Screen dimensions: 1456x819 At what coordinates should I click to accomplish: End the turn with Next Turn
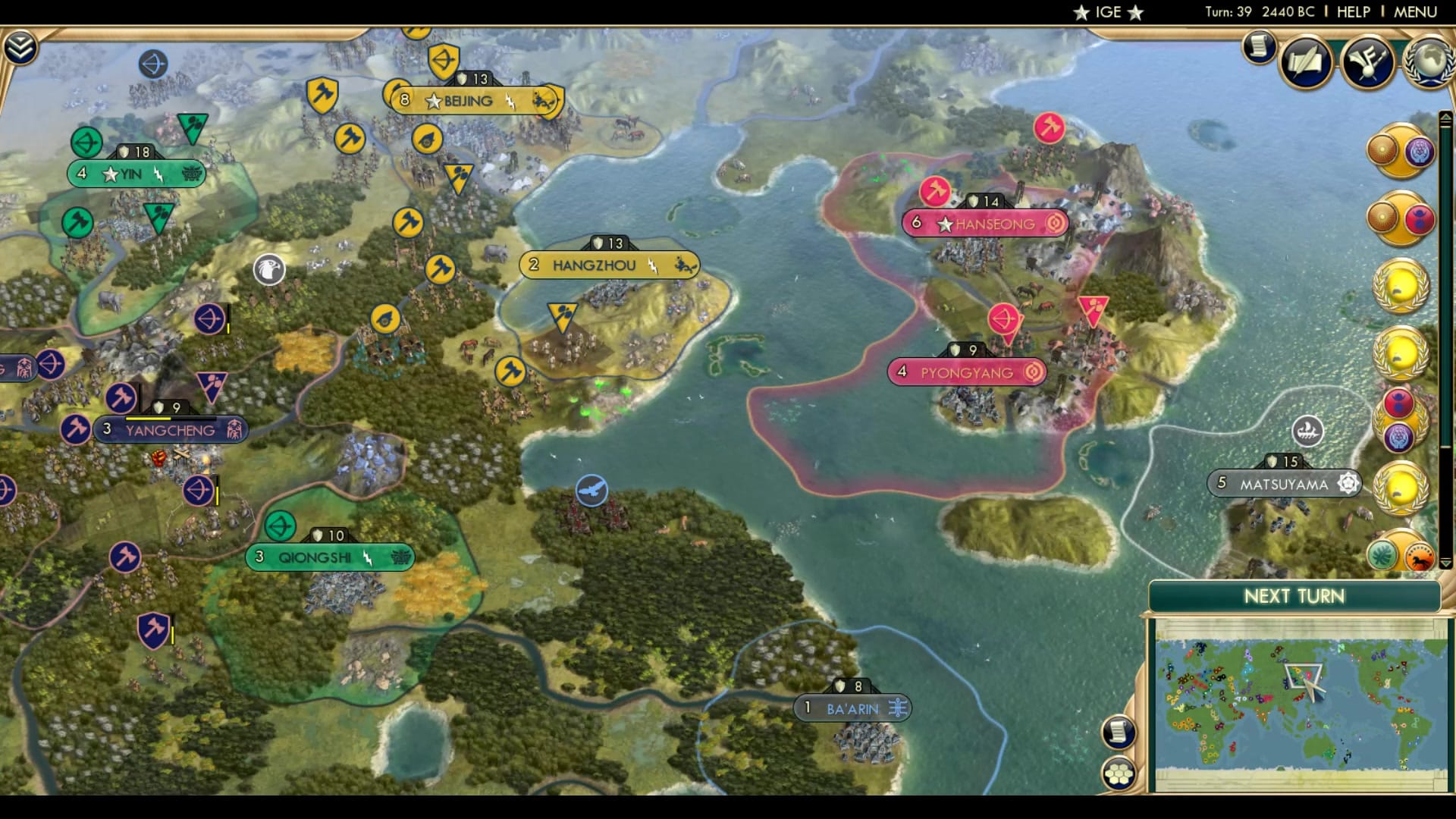1294,596
